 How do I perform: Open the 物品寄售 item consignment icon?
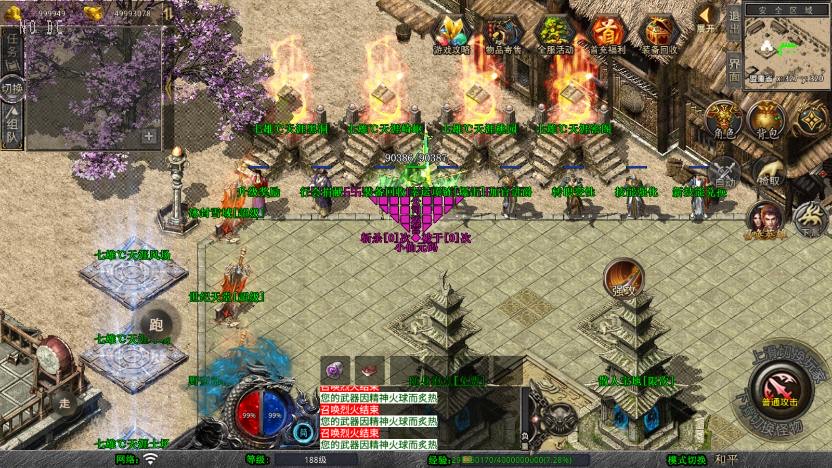tap(504, 33)
